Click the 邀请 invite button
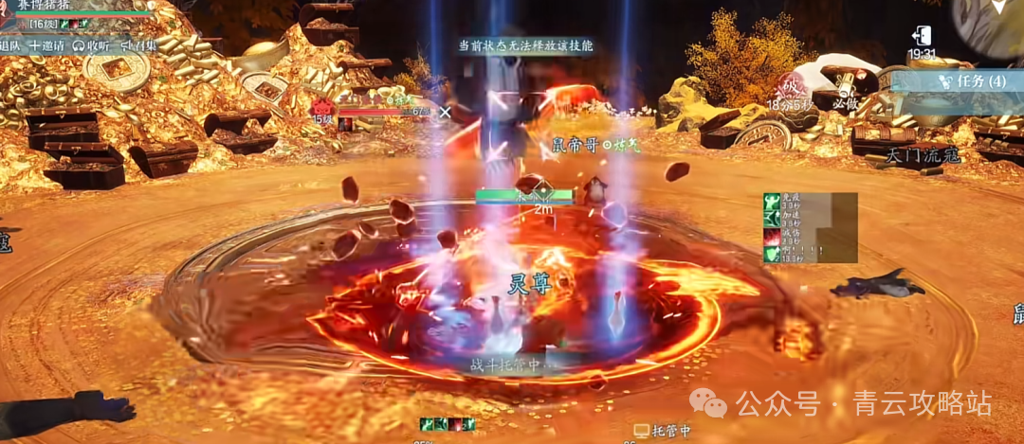 [x=48, y=46]
